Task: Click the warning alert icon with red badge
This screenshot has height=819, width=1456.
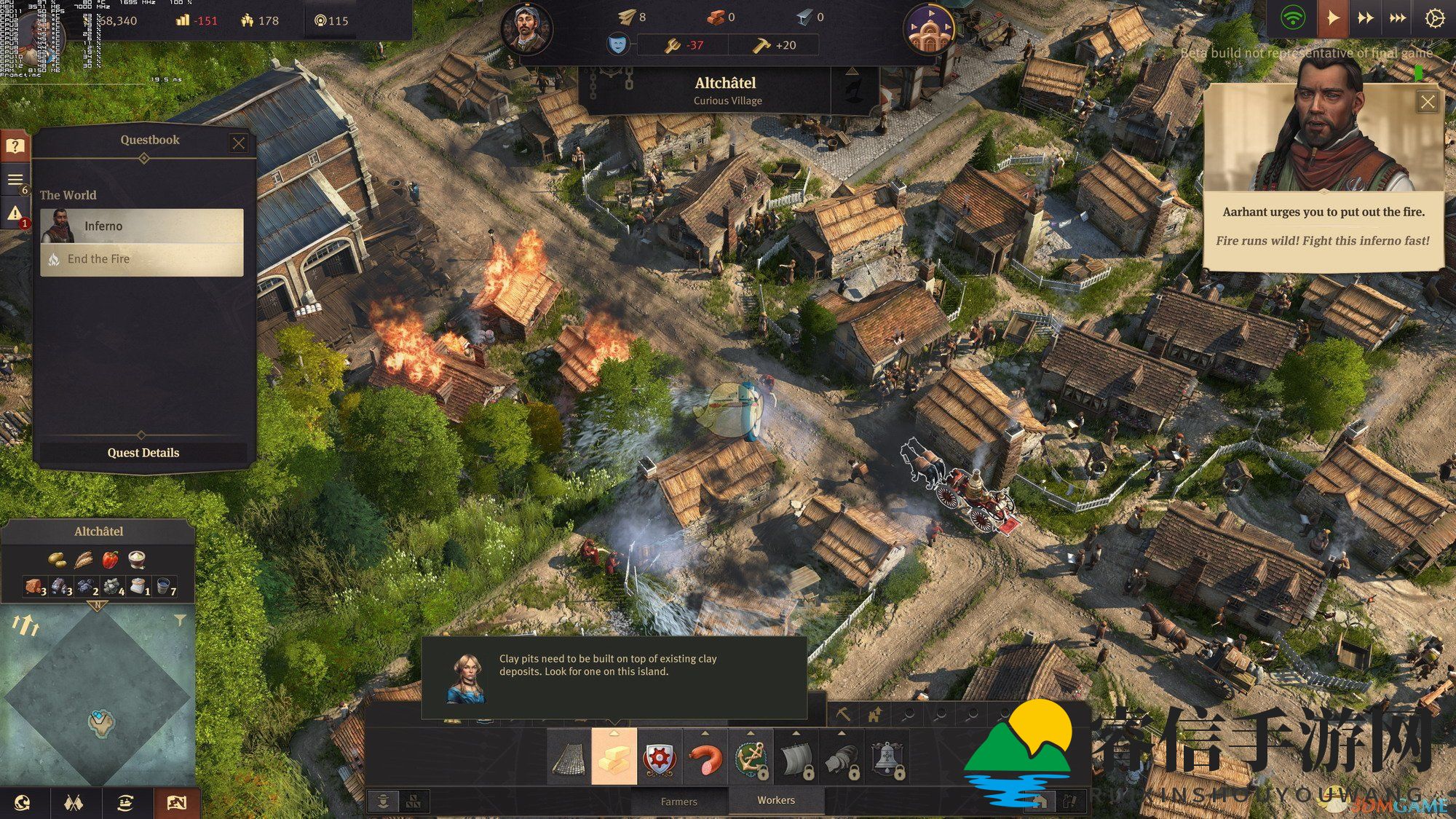Action: [x=15, y=215]
